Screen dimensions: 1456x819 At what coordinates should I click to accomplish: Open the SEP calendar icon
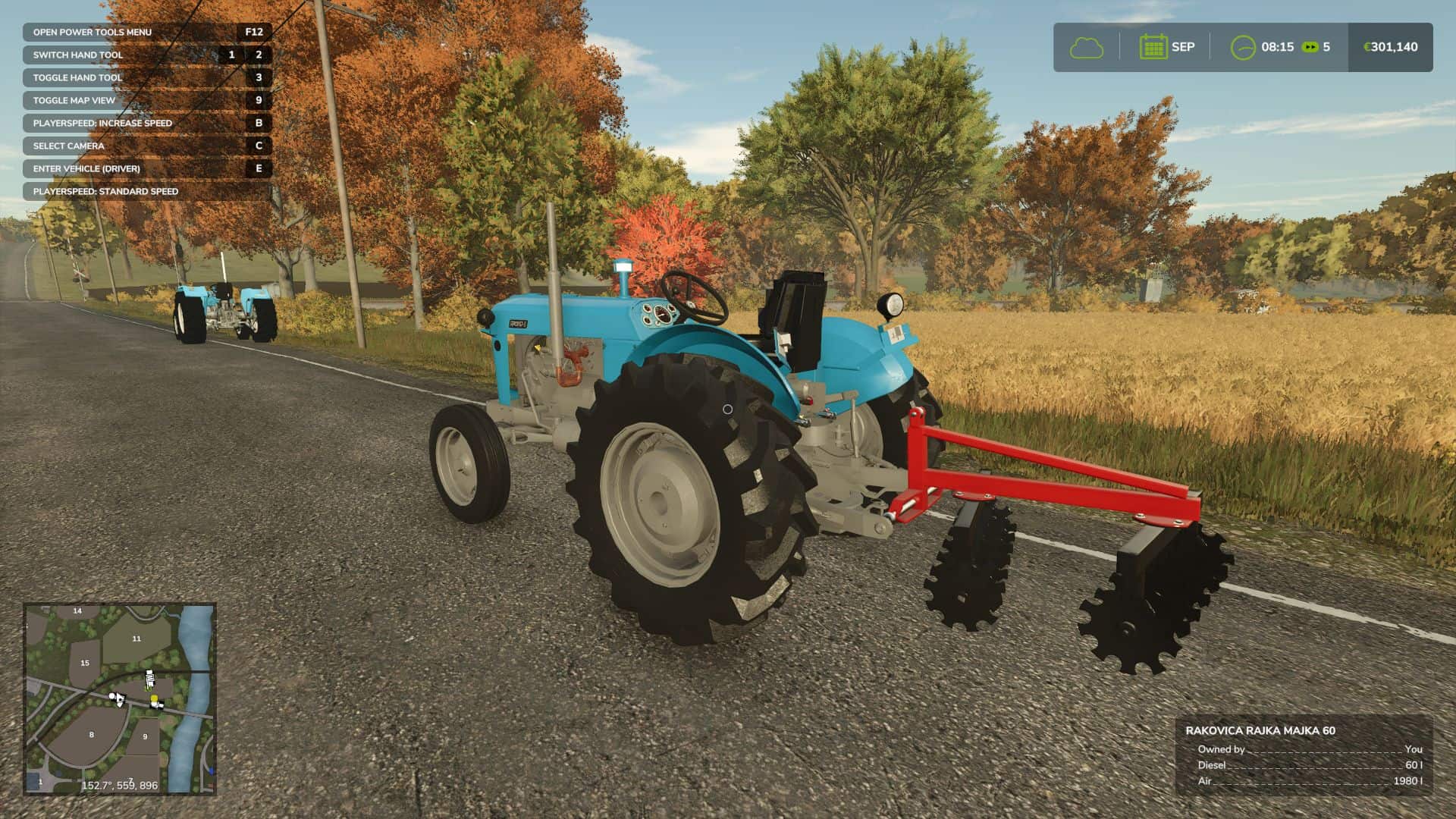(1155, 47)
